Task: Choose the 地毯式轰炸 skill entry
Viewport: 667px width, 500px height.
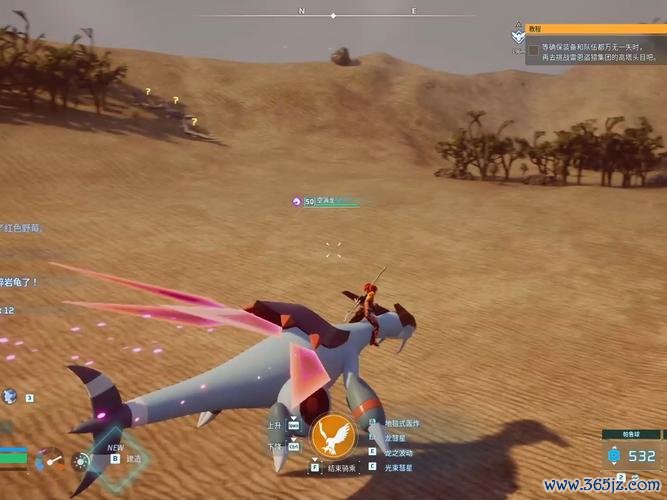Action: (398, 423)
